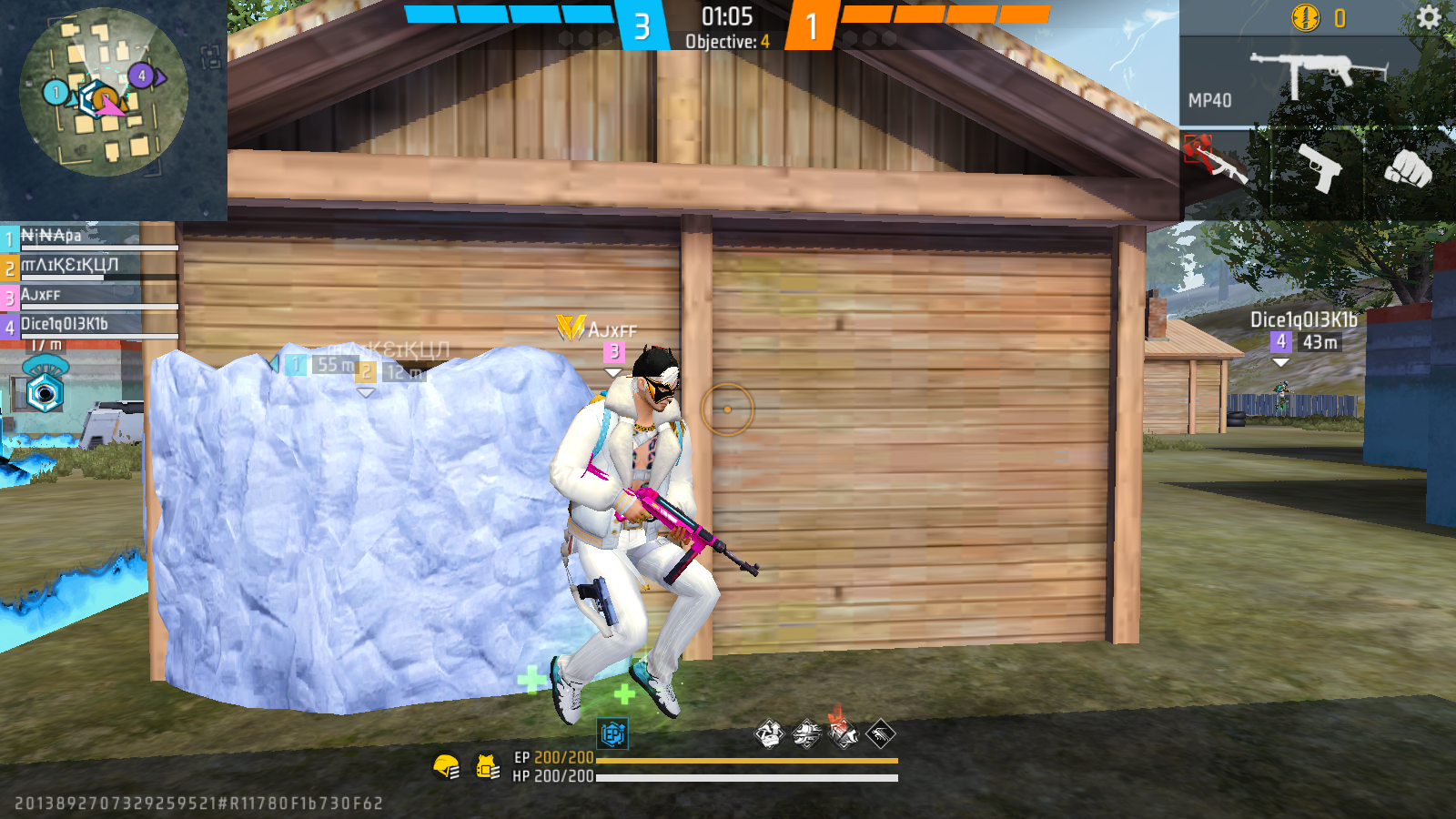The width and height of the screenshot is (1456, 819).
Task: Select teammate NiNApa in the squad list
Action: point(89,237)
